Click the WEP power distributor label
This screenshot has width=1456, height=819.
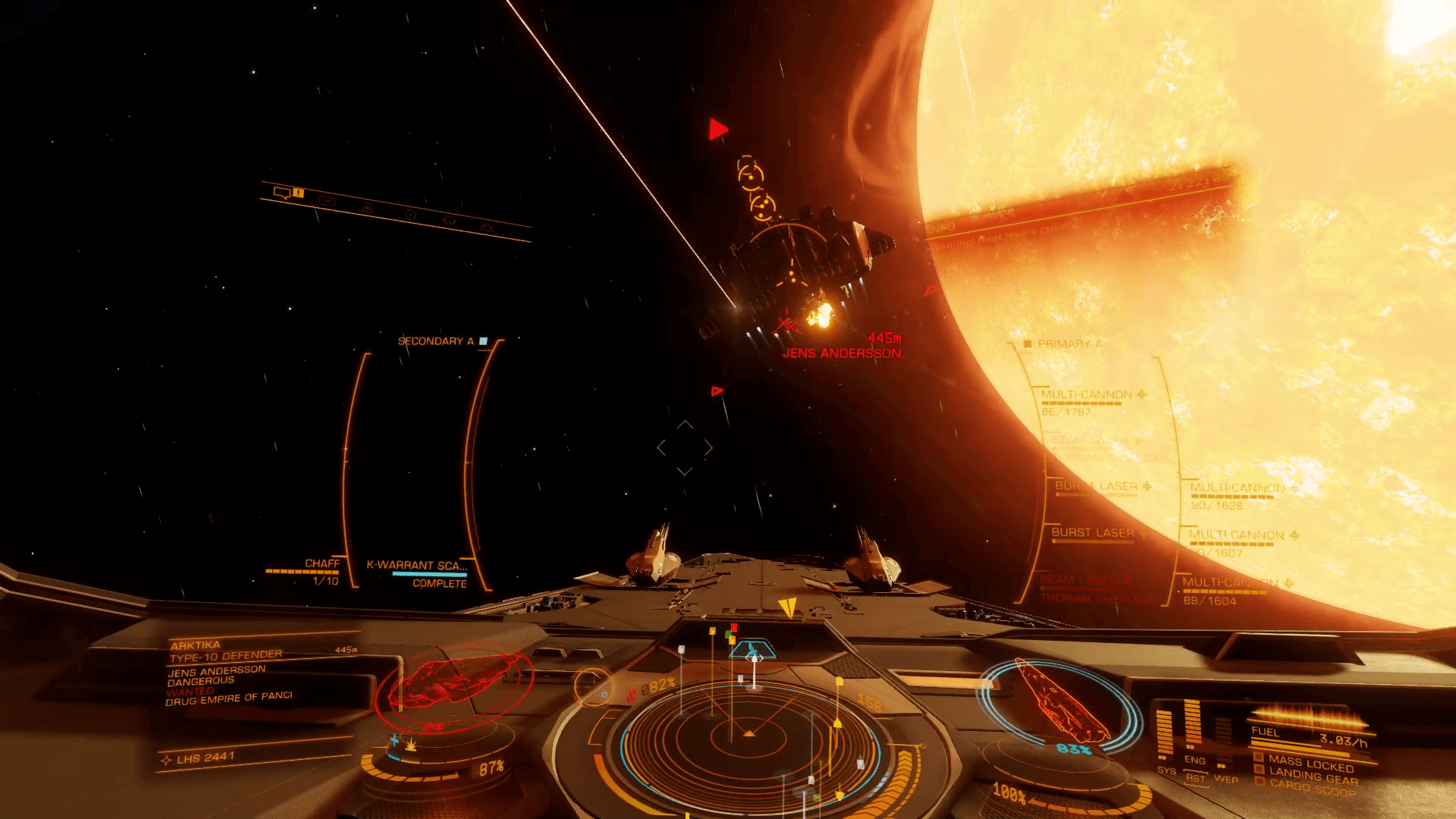1225,780
